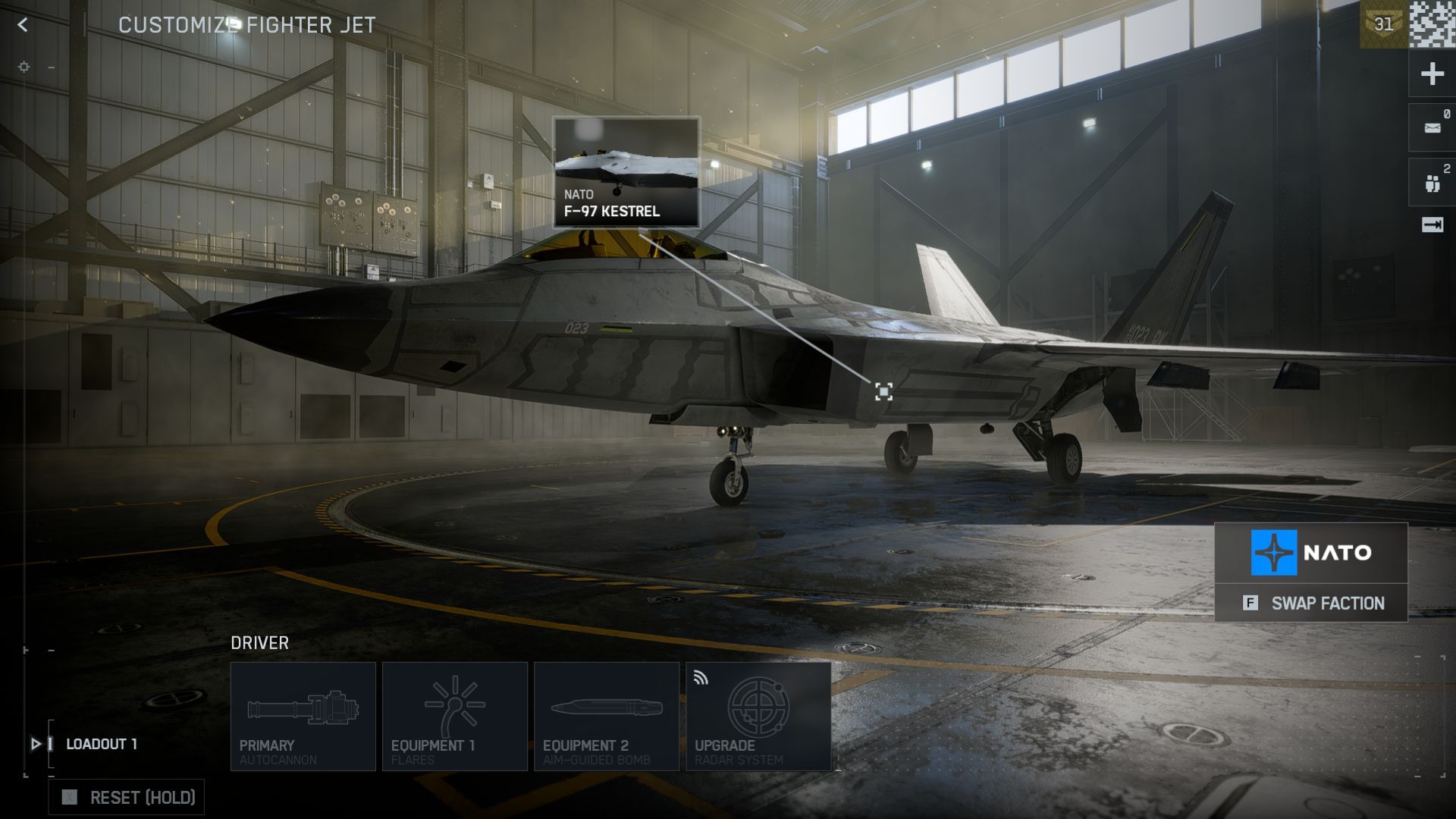
Task: Select Loadout 1
Action: [102, 744]
